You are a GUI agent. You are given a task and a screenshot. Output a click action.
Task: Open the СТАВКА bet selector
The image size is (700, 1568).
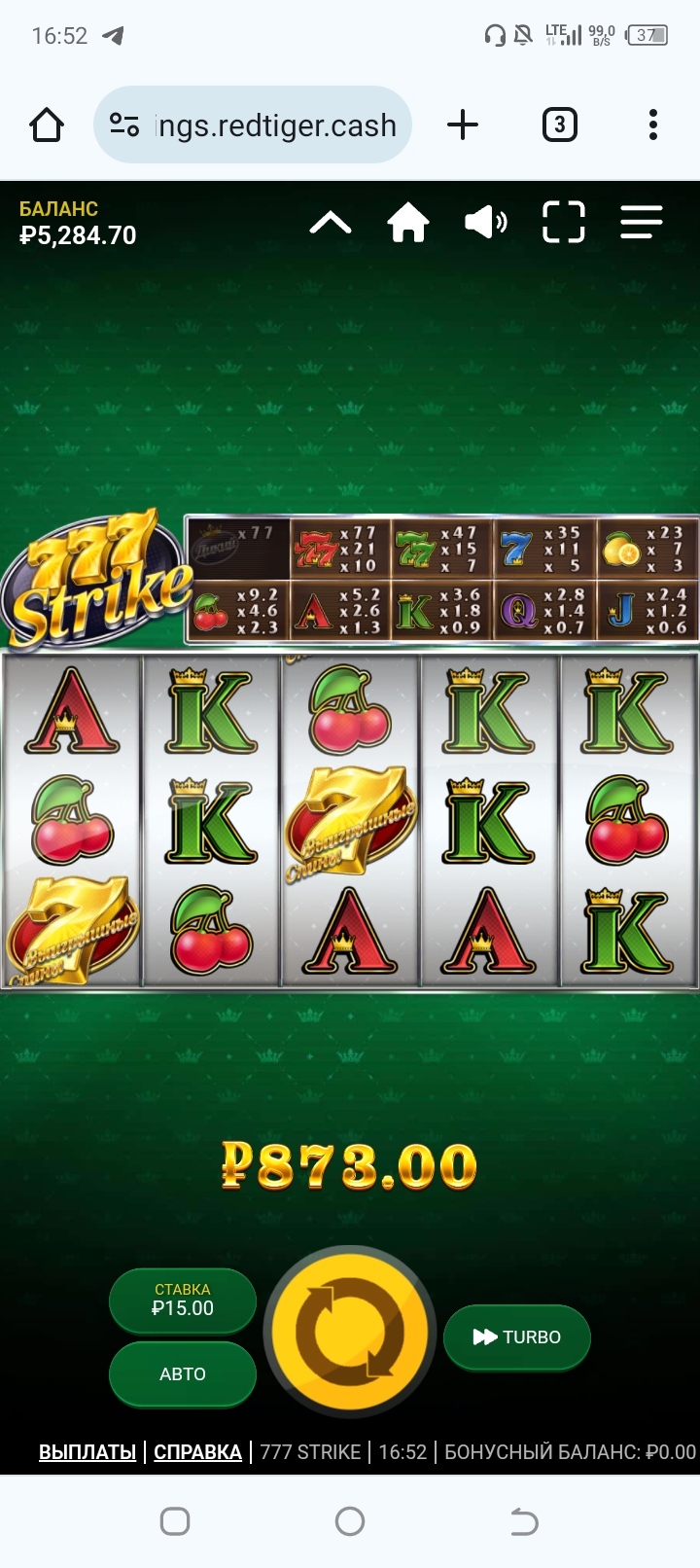coord(183,1300)
